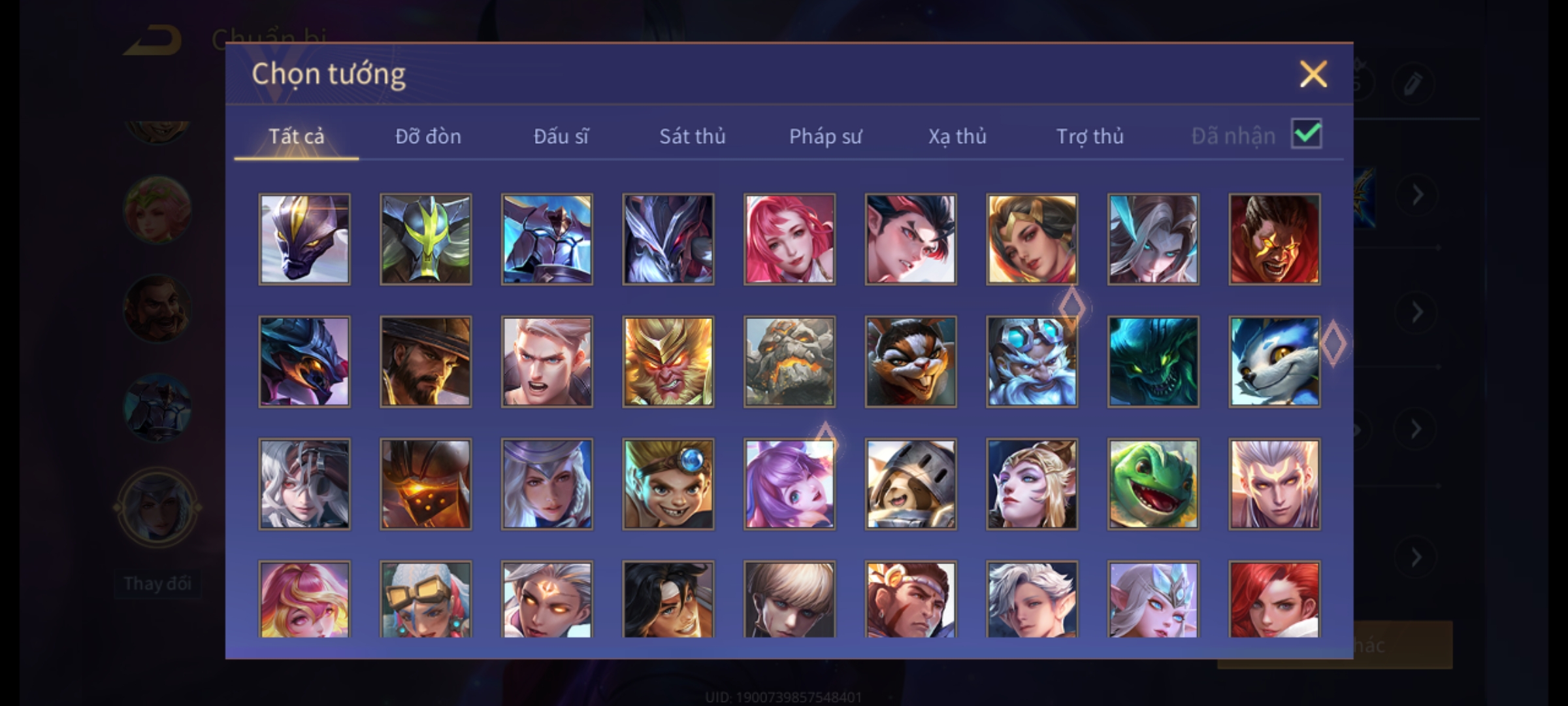Pick the purple and gold armored helmet hero
The image size is (1568, 706).
(x=304, y=239)
